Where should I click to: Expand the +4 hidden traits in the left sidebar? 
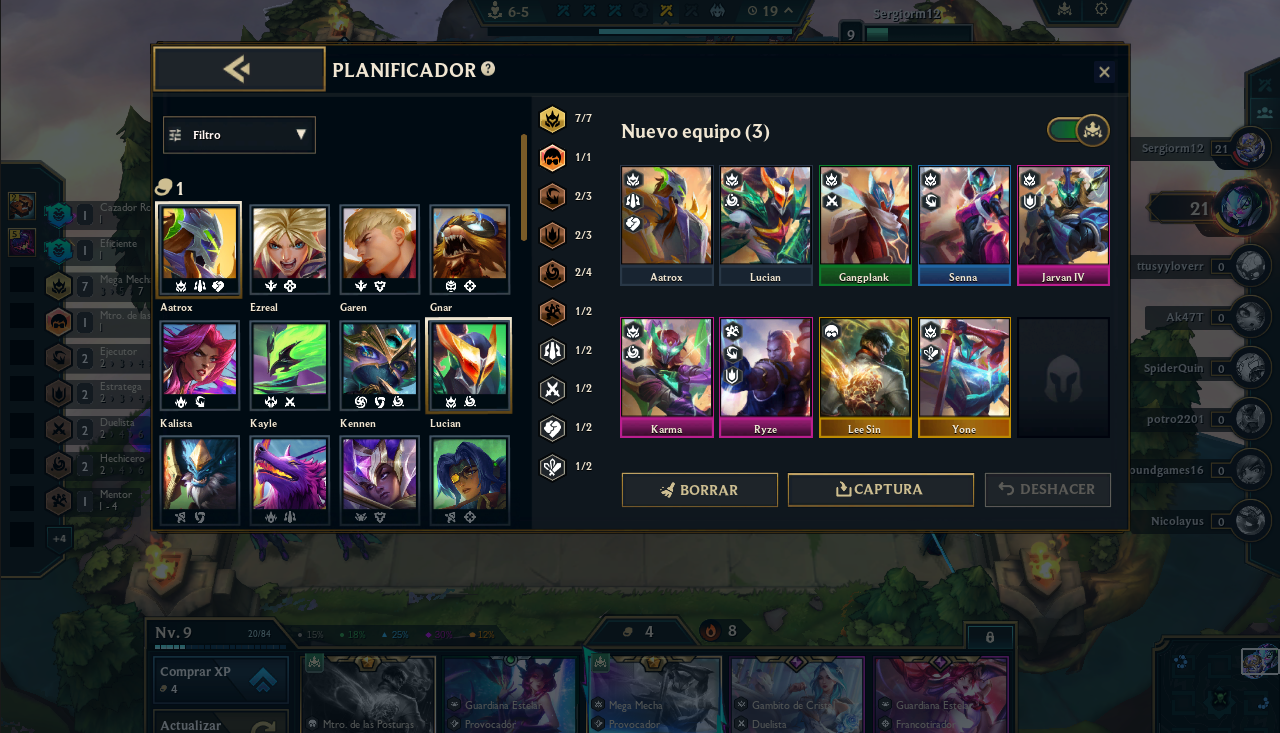(59, 537)
